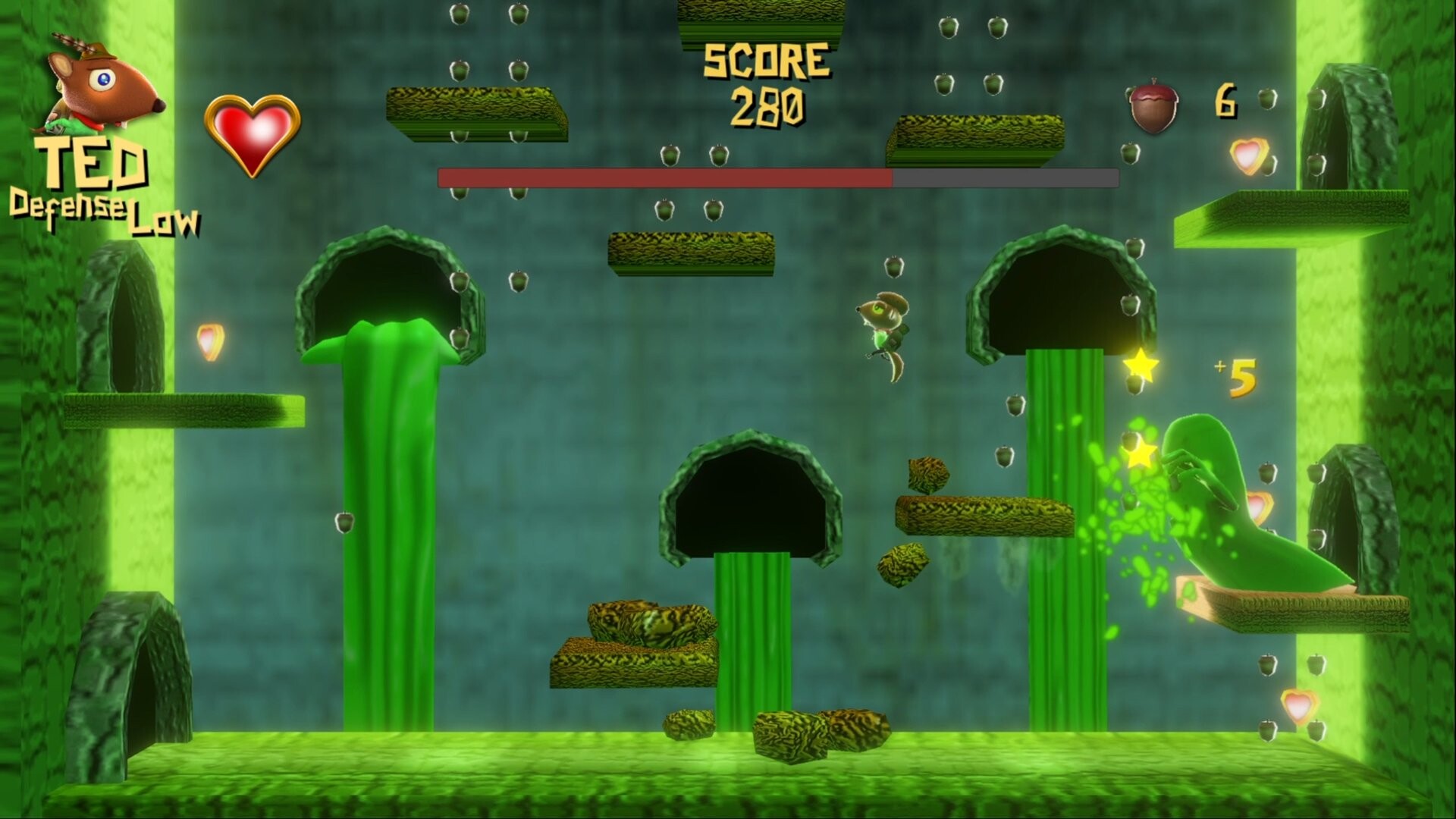Select the red heart life indicator
1456x819 pixels.
point(251,135)
